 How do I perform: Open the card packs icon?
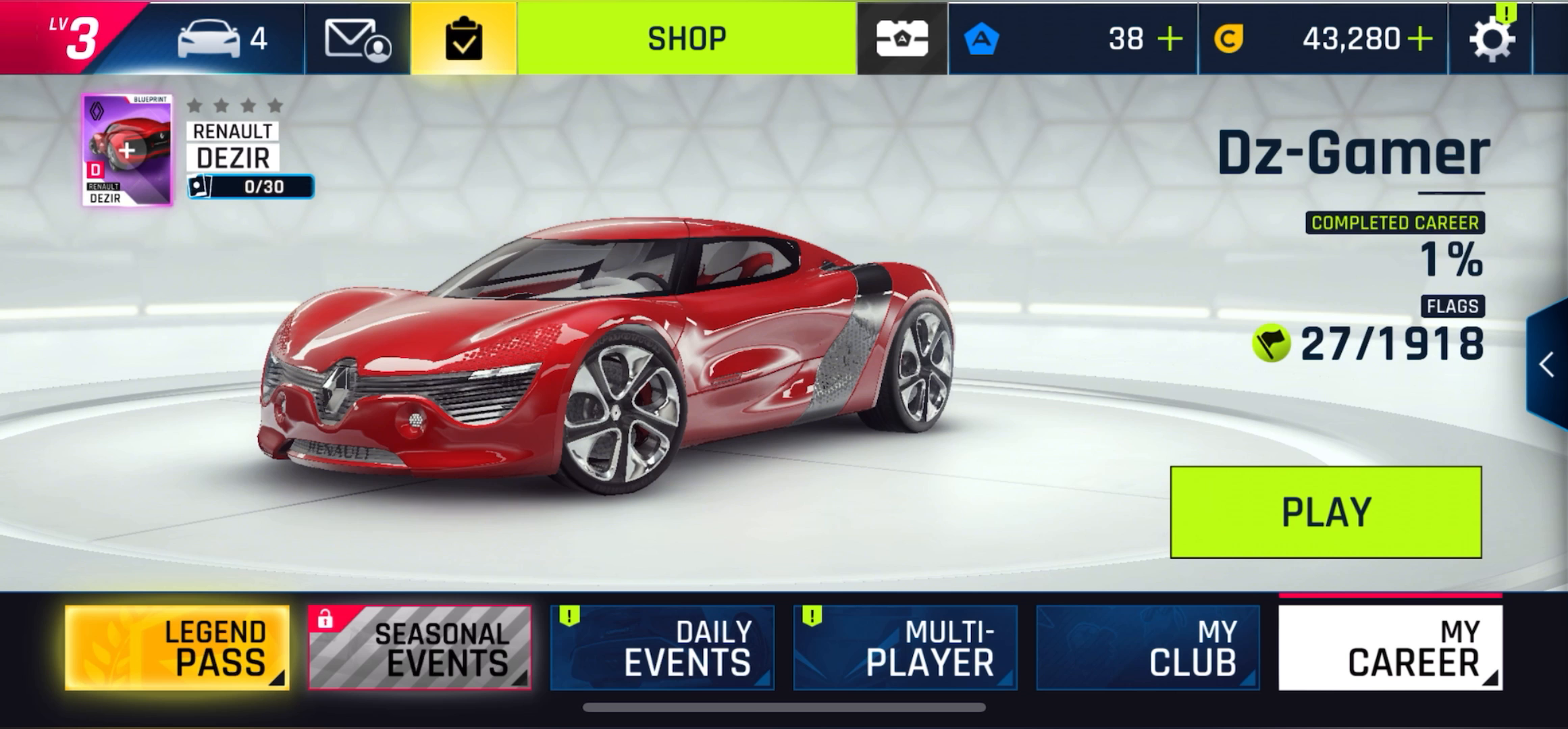902,38
